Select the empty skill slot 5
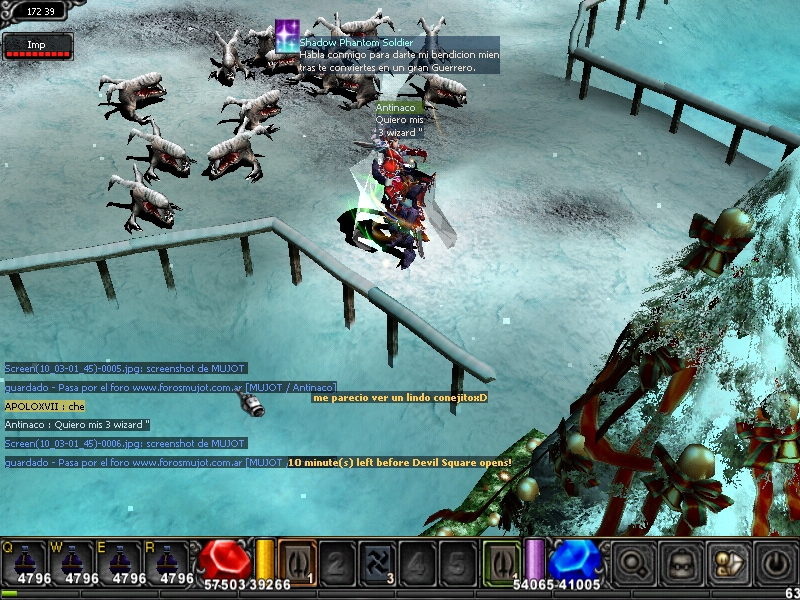The width and height of the screenshot is (800, 600). coord(457,561)
